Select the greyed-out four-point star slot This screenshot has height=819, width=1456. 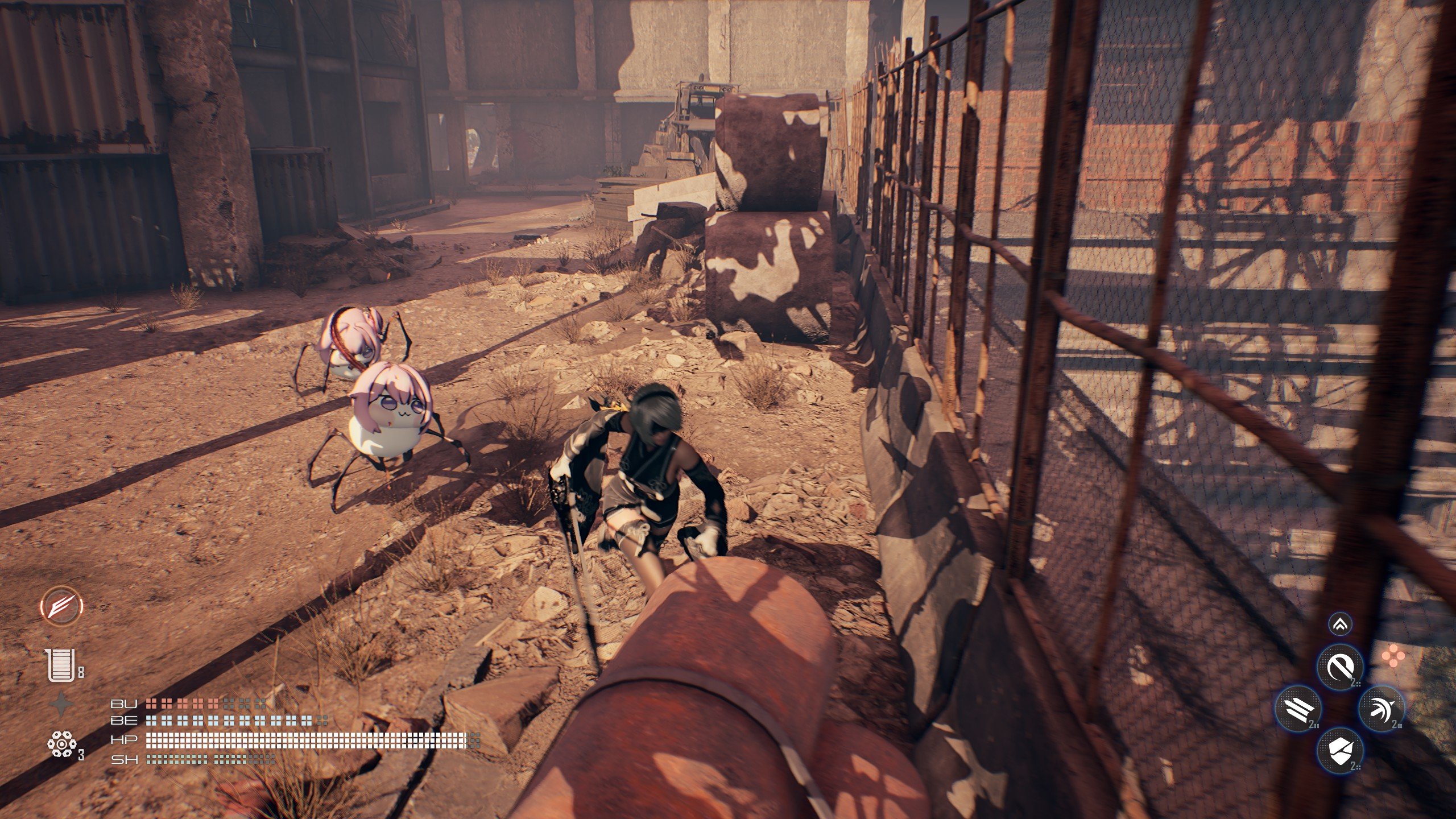pyautogui.click(x=61, y=705)
